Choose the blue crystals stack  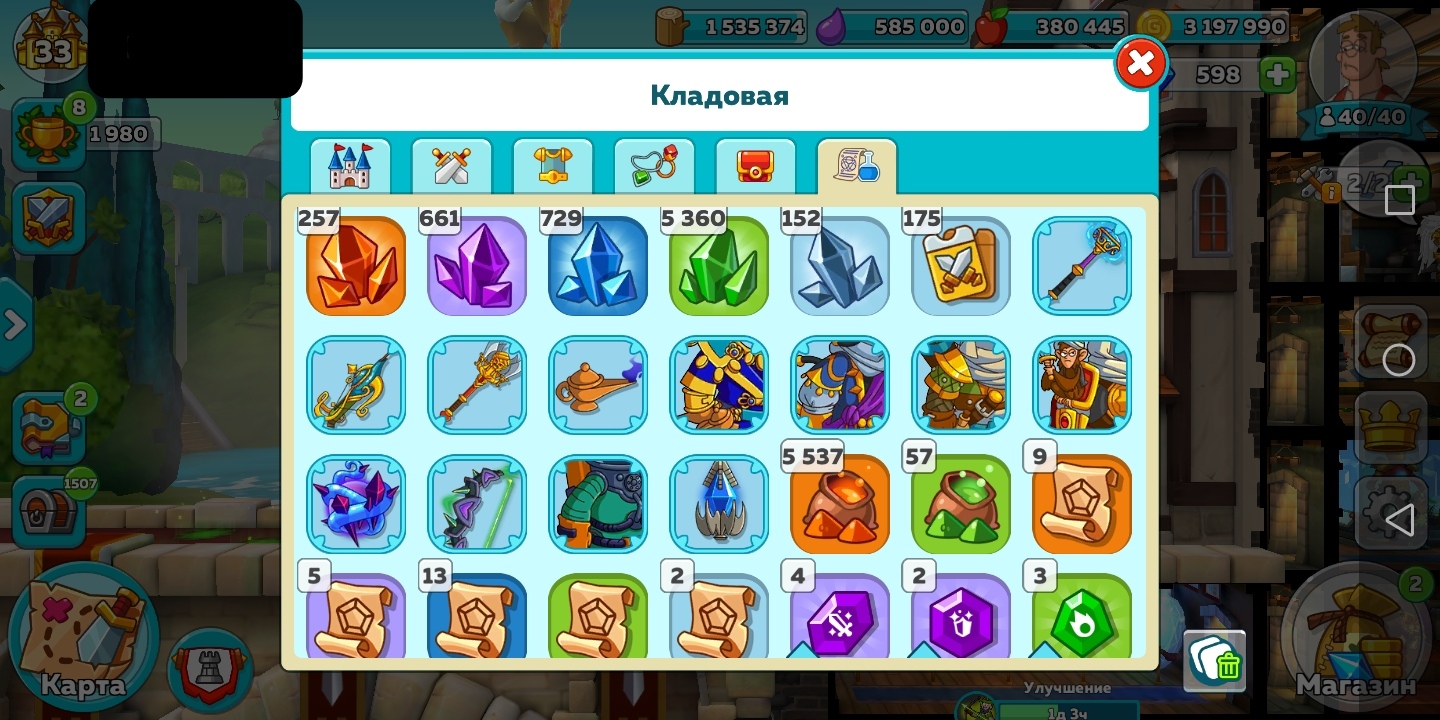click(x=598, y=266)
